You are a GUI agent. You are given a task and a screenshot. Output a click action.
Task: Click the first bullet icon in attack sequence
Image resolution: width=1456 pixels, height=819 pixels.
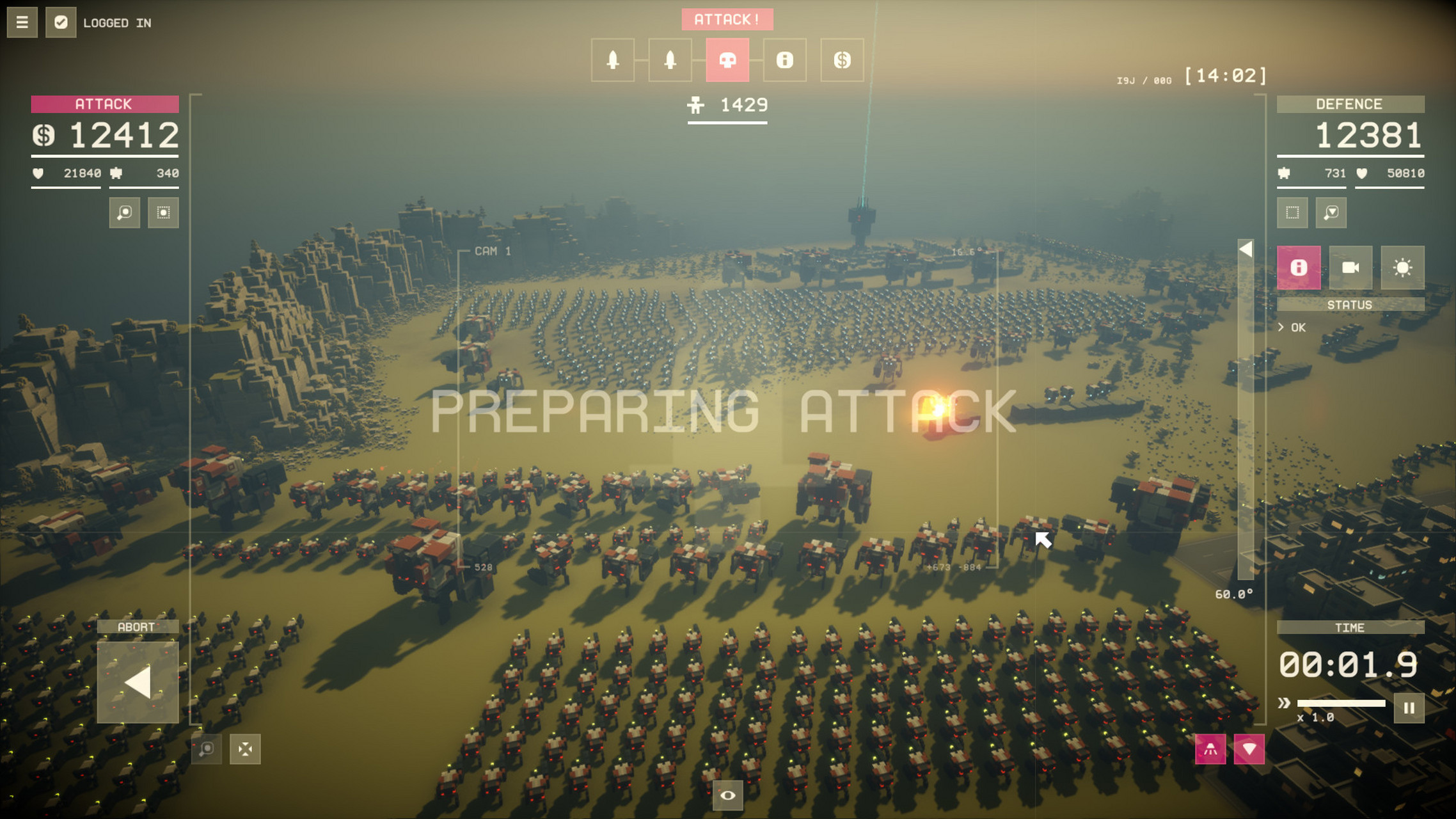[x=613, y=60]
